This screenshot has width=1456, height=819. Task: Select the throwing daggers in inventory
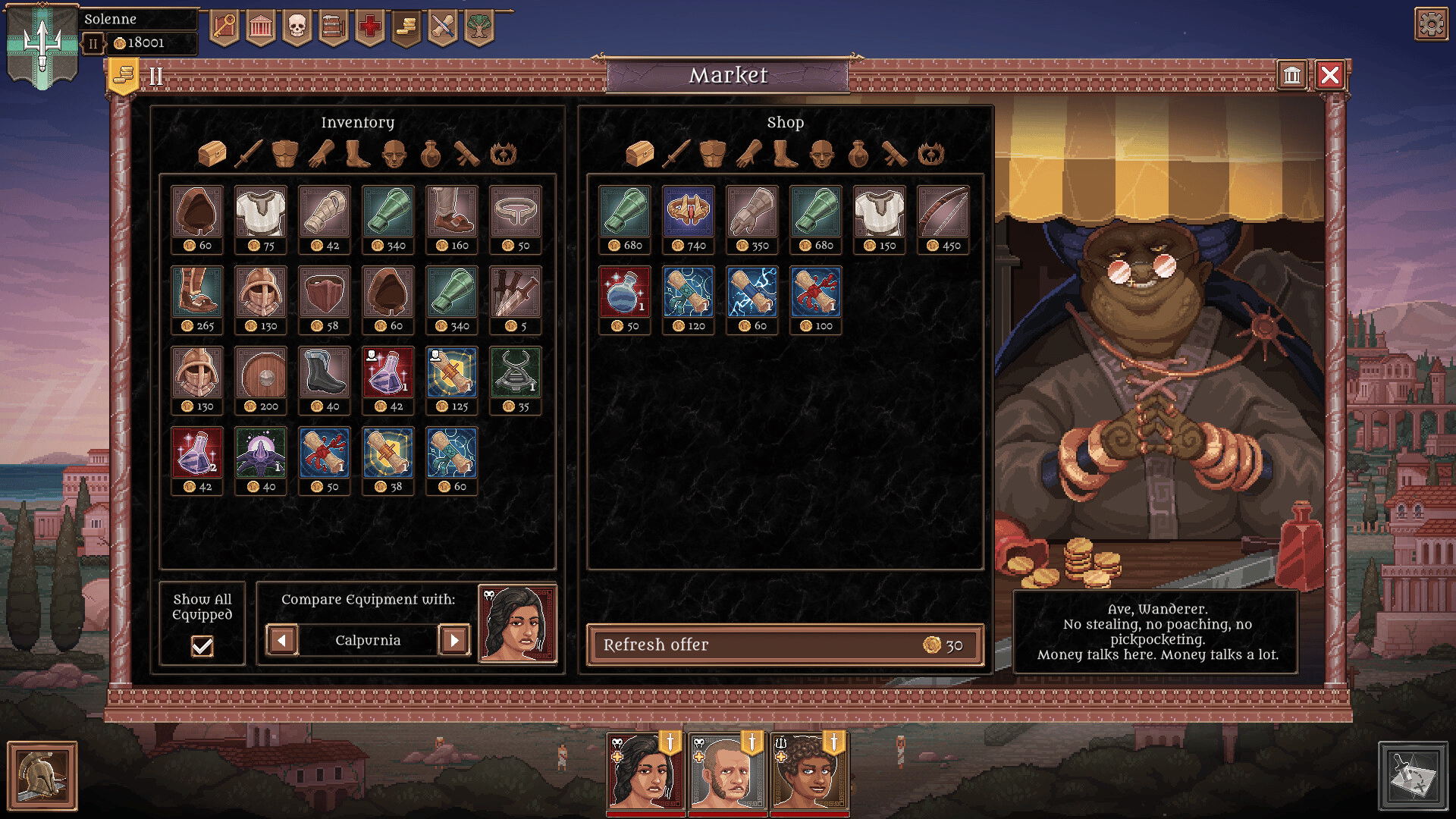[515, 293]
